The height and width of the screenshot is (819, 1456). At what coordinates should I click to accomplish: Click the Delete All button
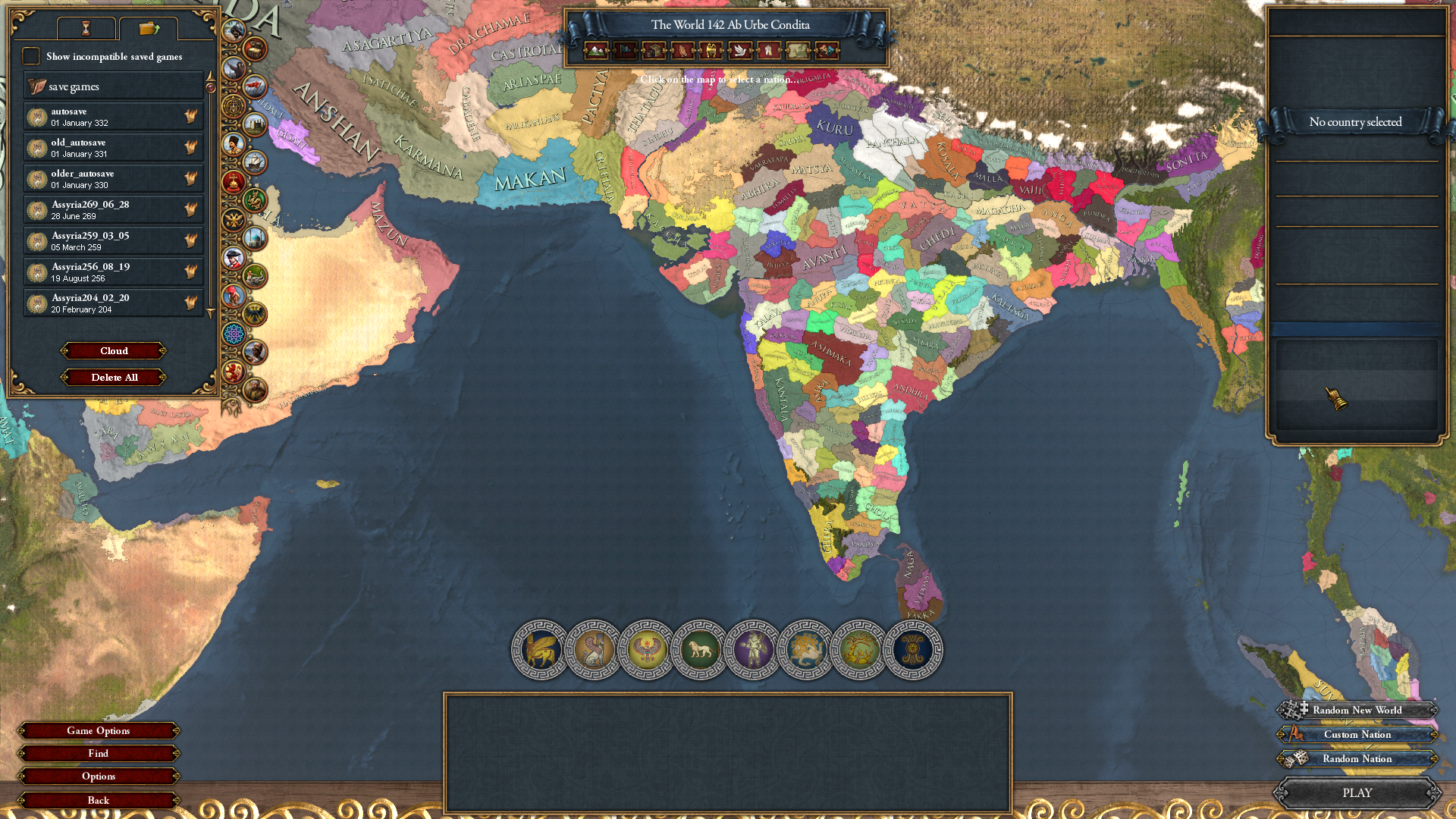click(x=114, y=378)
